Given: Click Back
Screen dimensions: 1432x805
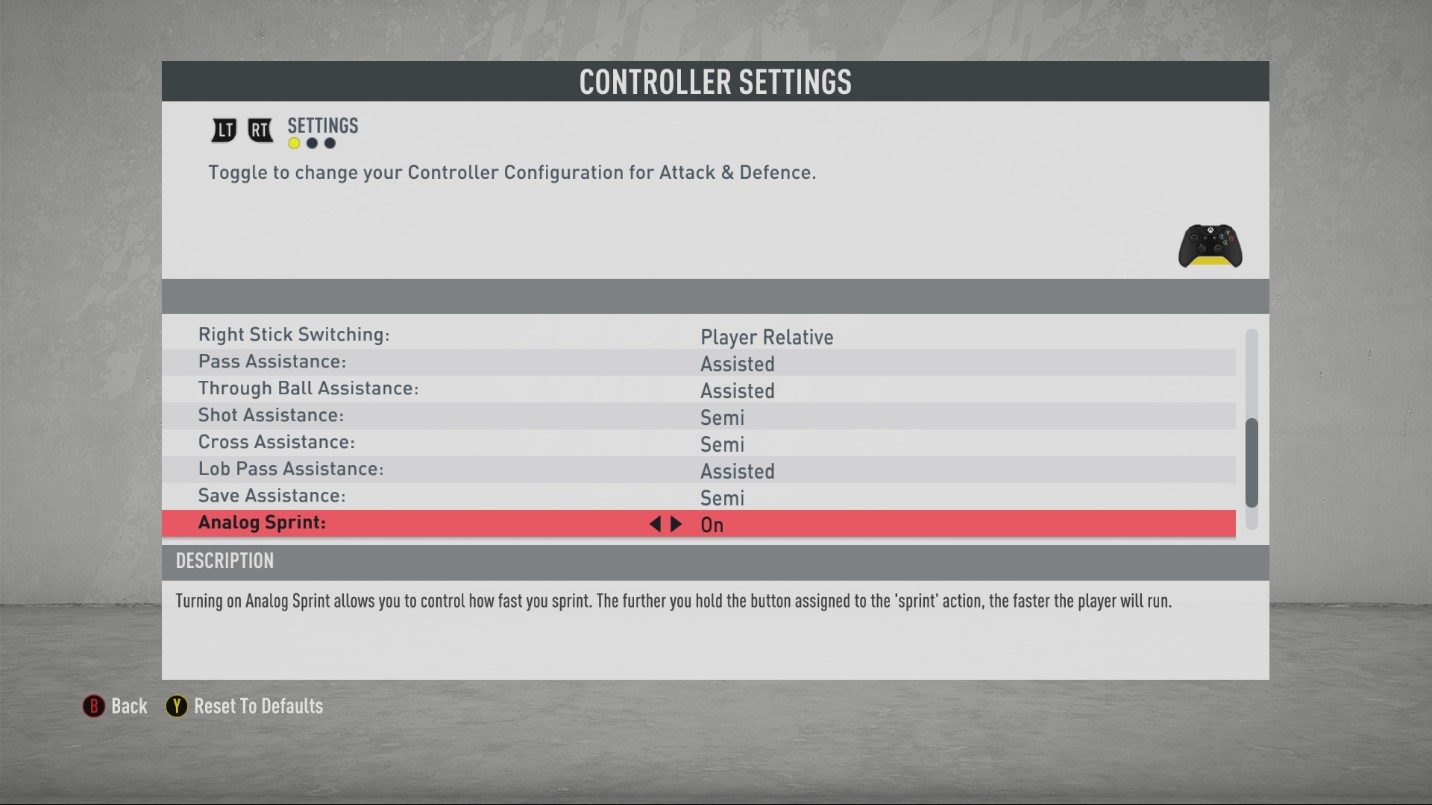Looking at the screenshot, I should (x=128, y=706).
